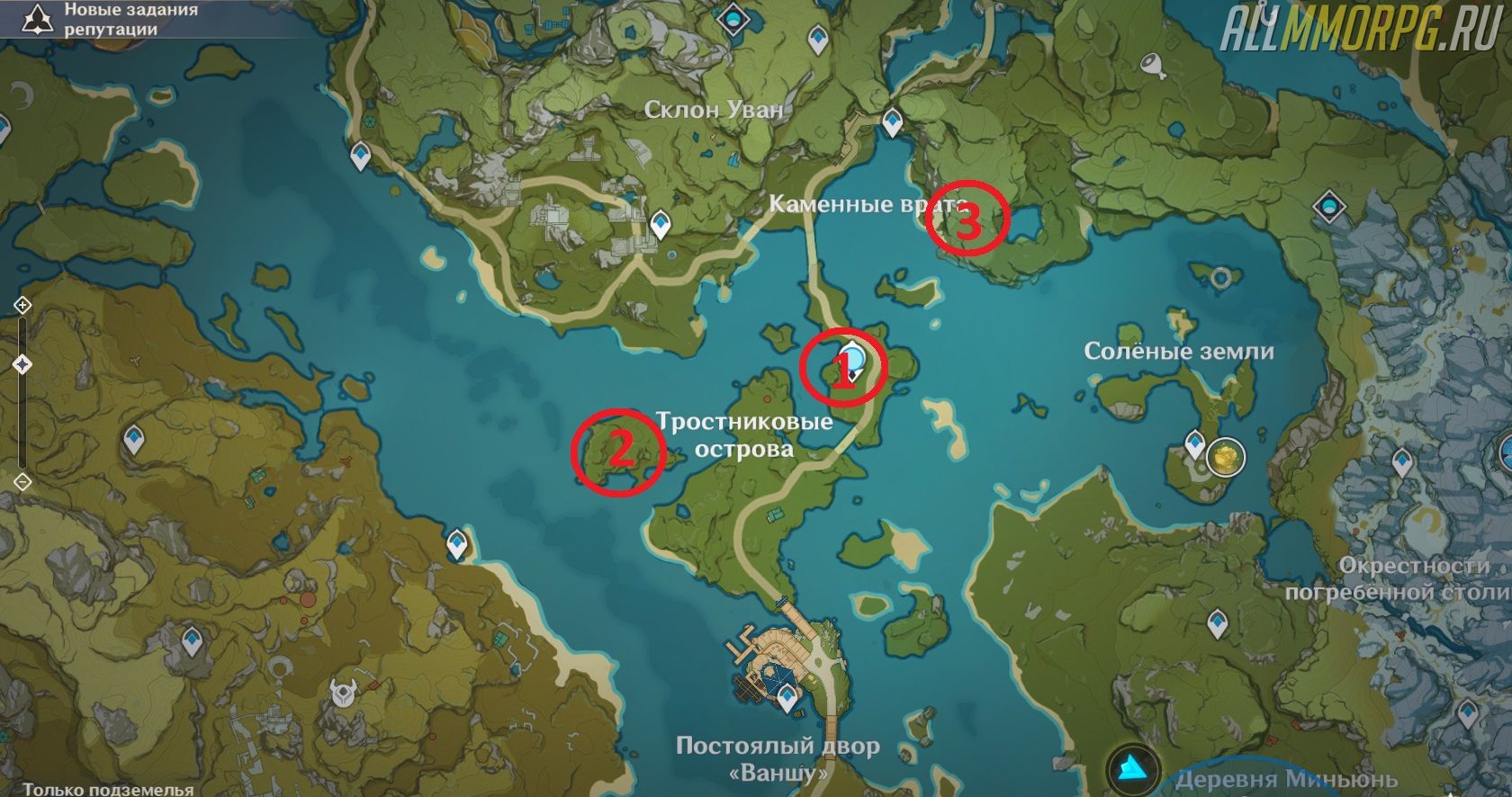Select the teleport waypoint beside the golden ore marker
1512x797 pixels.
(1195, 443)
